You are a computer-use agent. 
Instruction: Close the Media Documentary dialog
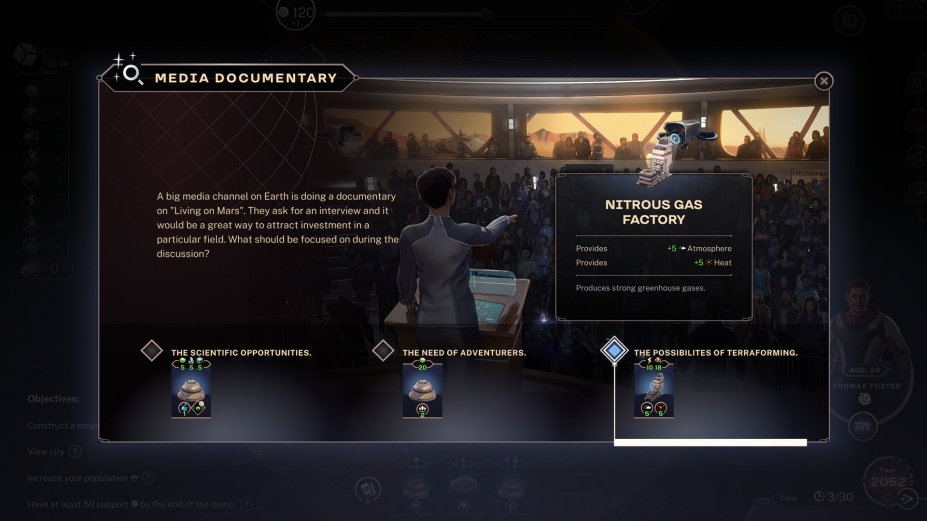click(x=823, y=81)
